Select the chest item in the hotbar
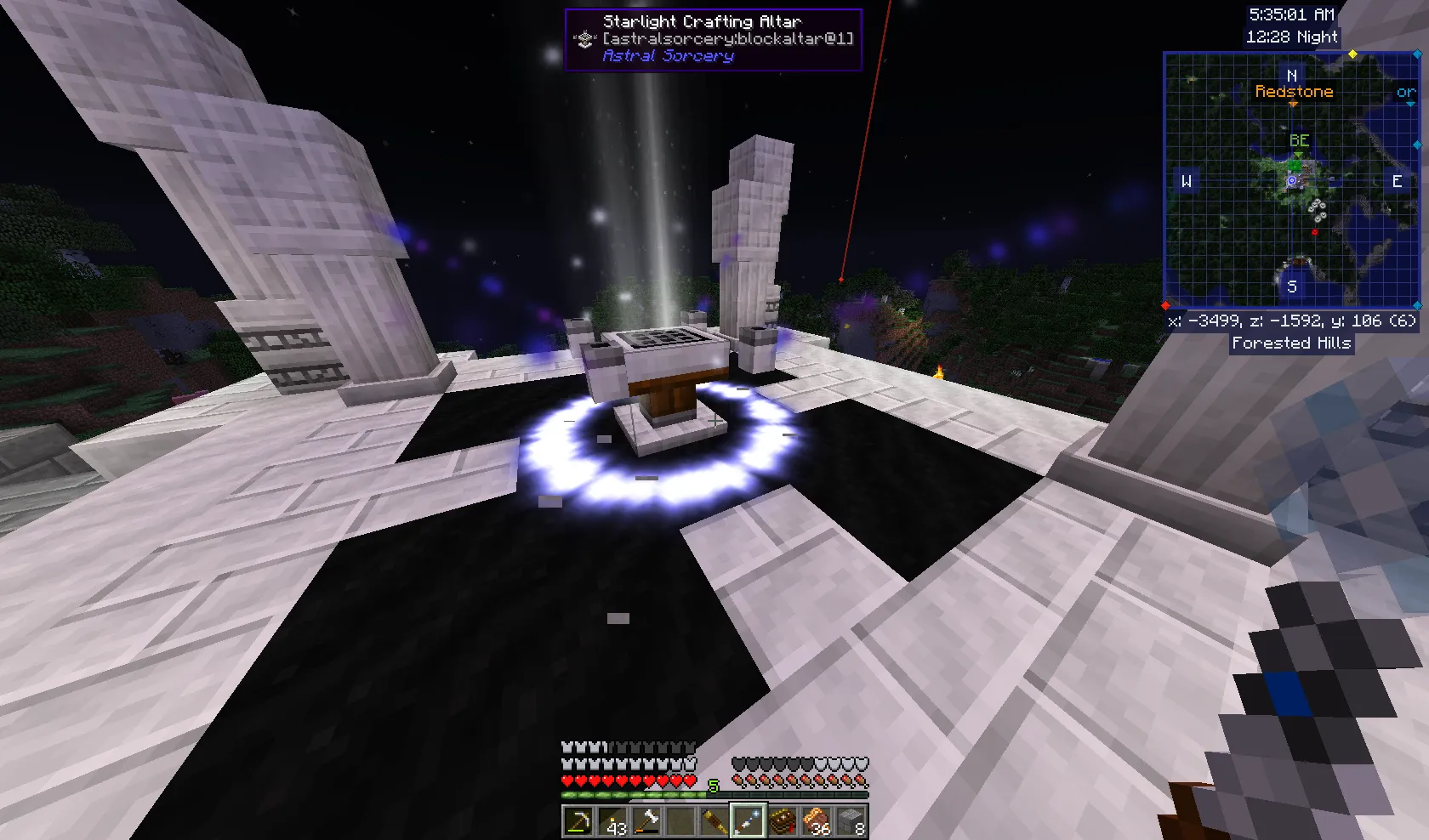Image resolution: width=1429 pixels, height=840 pixels. coord(782,820)
